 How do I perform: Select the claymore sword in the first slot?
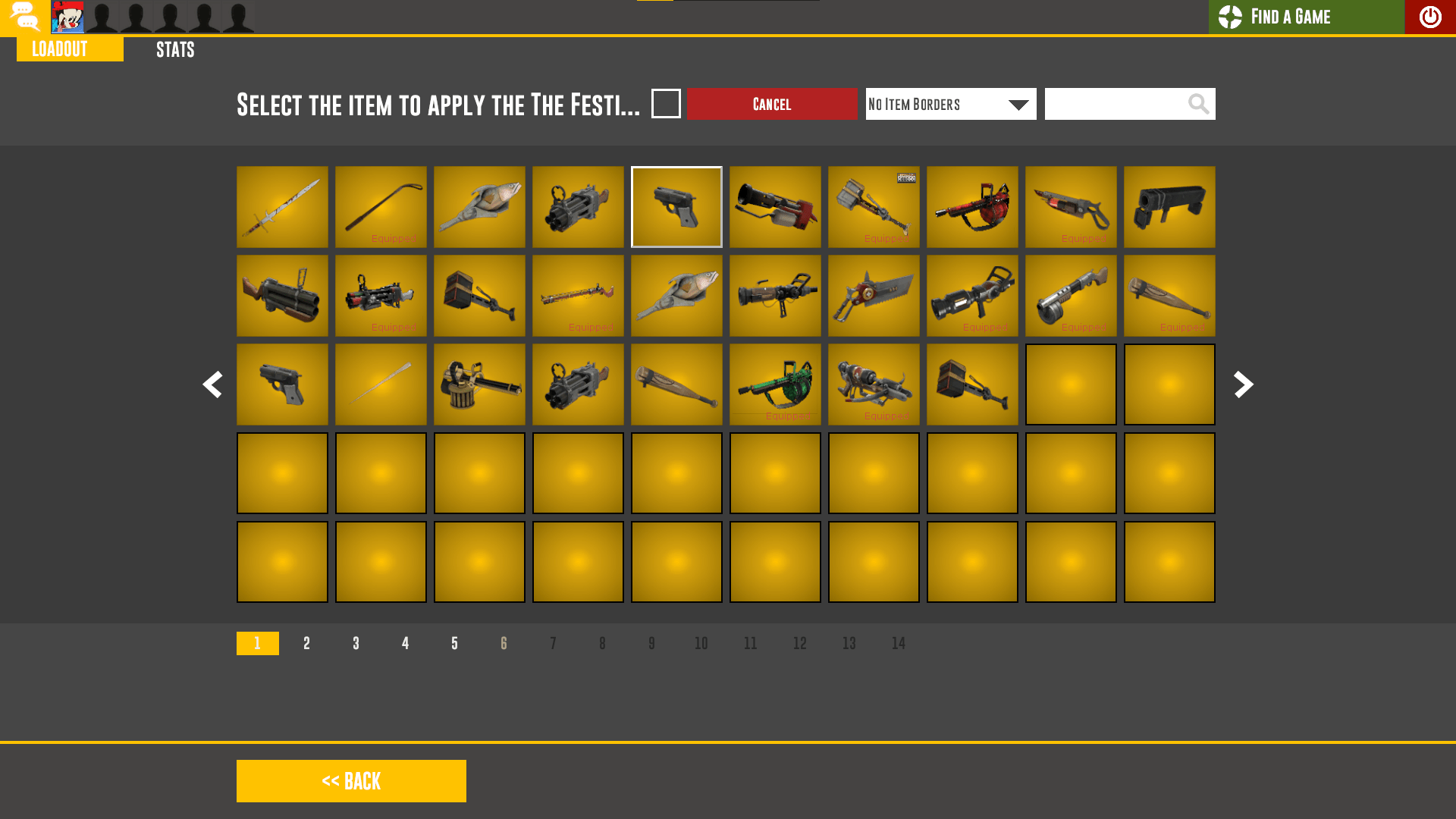tap(282, 206)
